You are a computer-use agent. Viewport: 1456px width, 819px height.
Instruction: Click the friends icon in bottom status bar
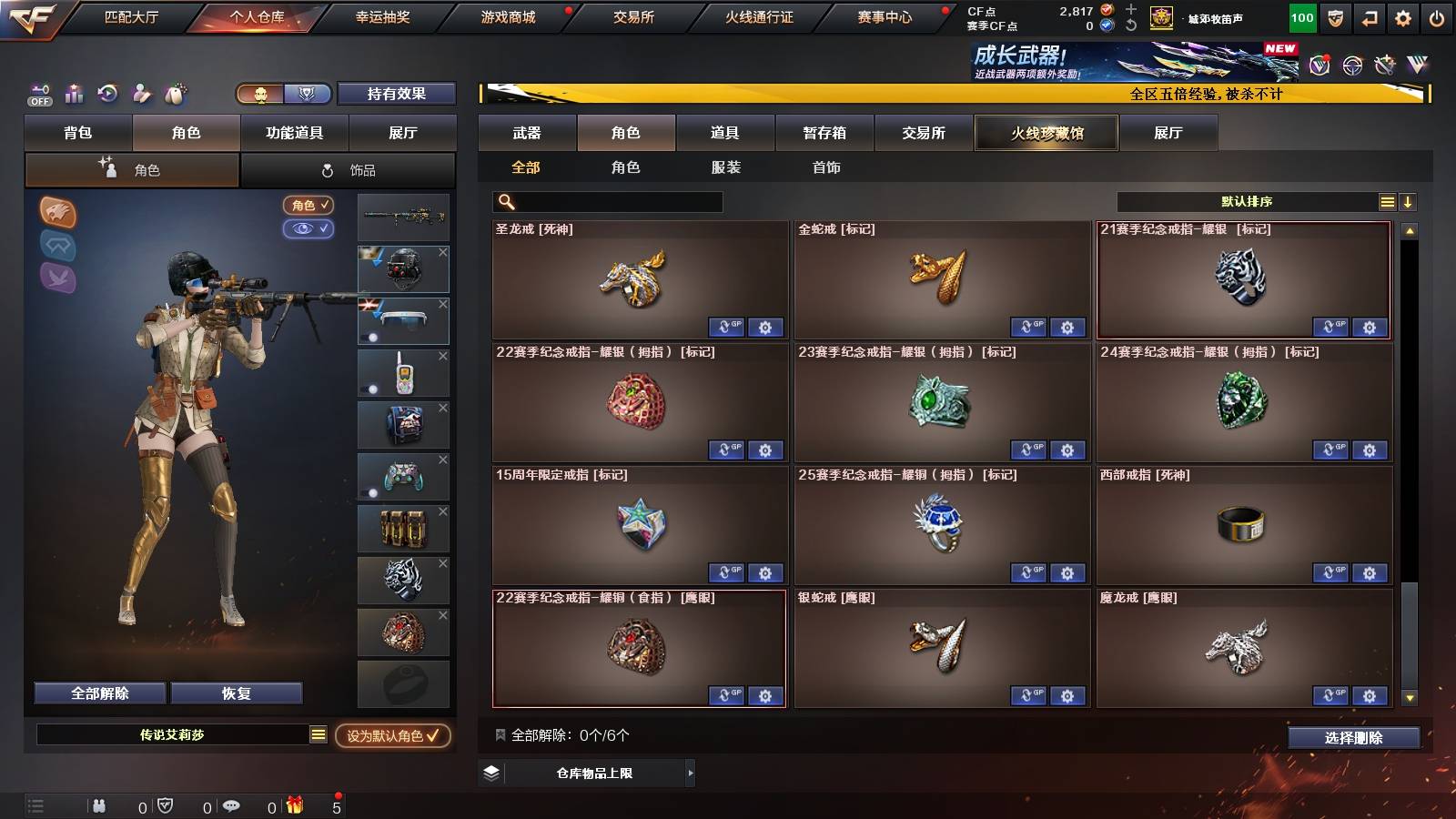(100, 806)
